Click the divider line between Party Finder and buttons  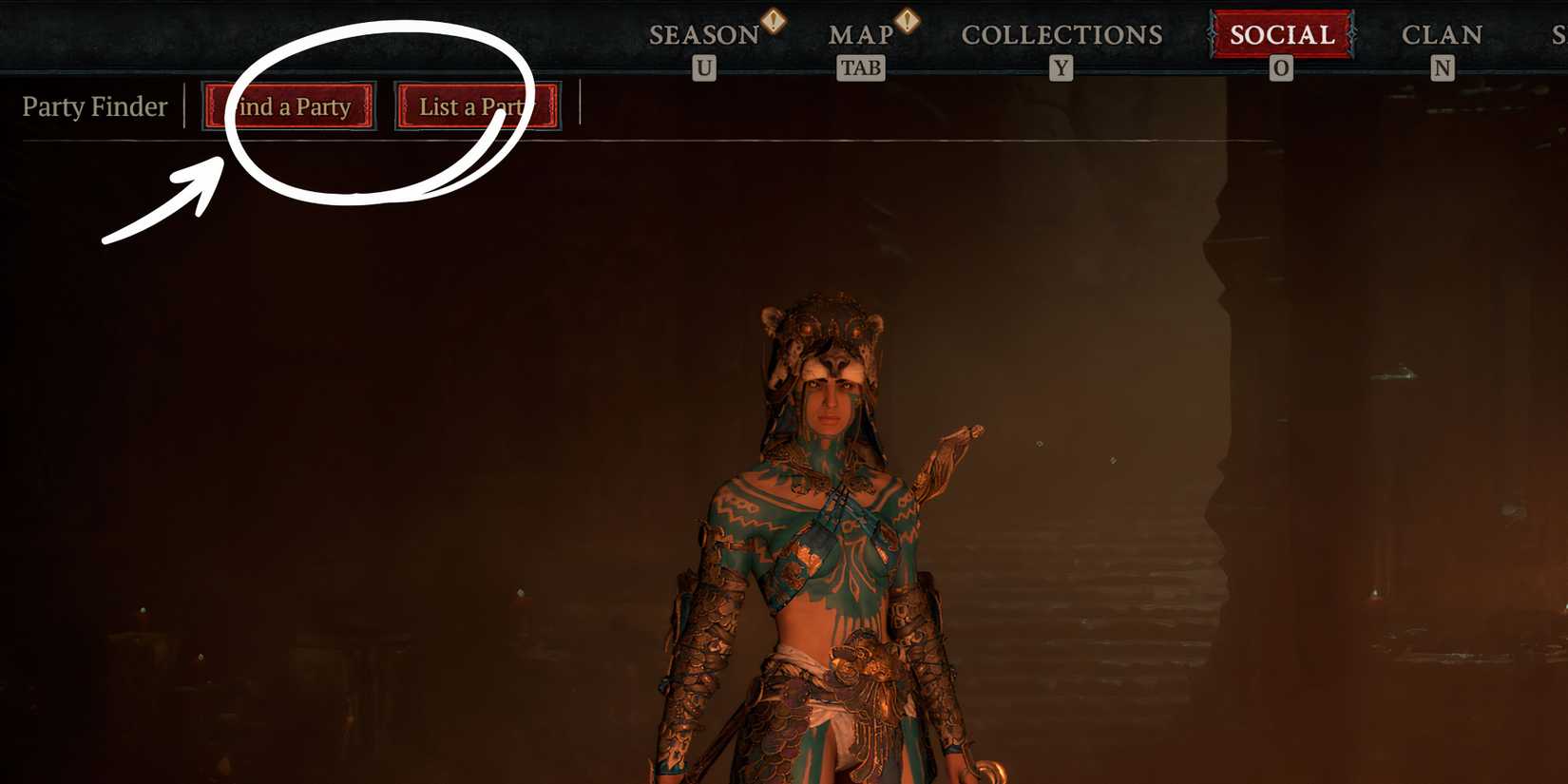[186, 106]
